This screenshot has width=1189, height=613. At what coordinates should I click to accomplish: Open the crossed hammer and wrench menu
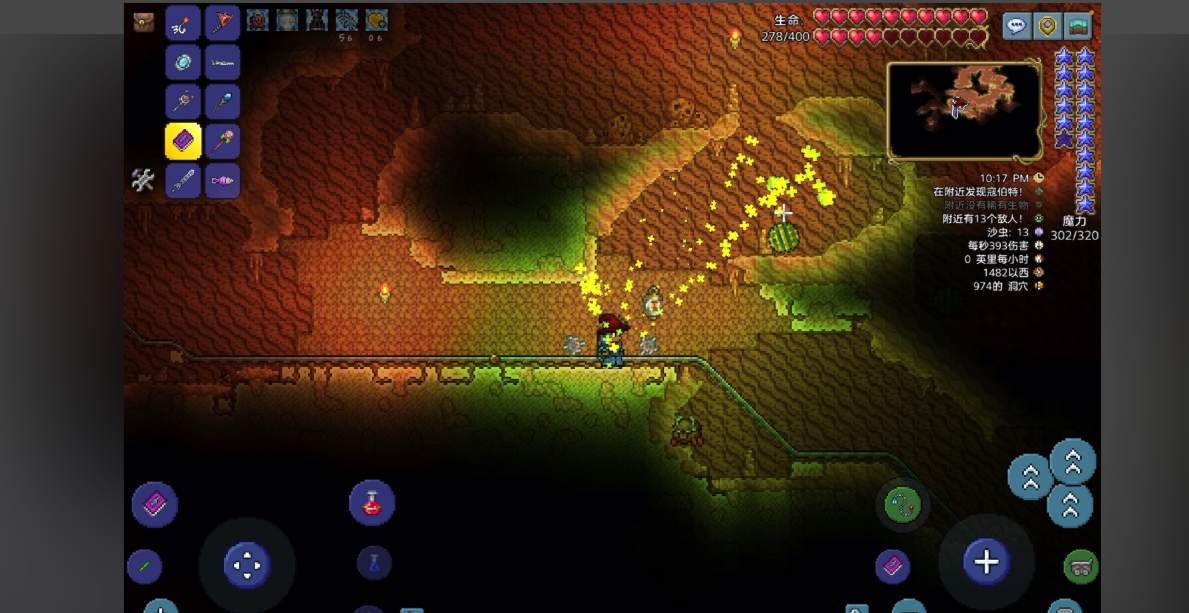pyautogui.click(x=143, y=180)
